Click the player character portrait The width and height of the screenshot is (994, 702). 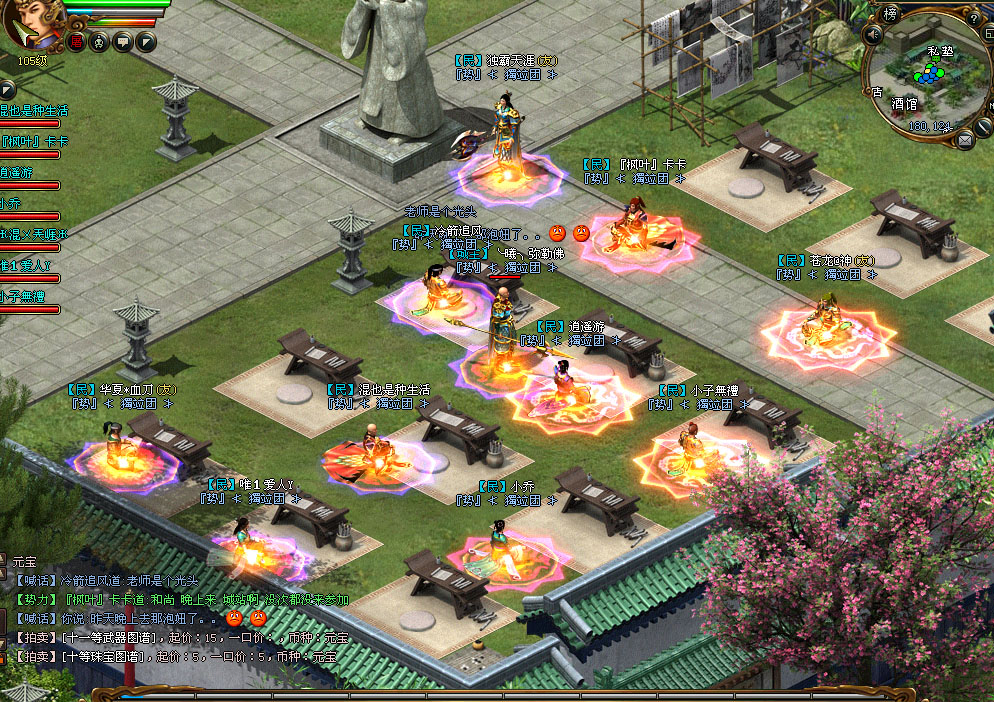coord(30,24)
